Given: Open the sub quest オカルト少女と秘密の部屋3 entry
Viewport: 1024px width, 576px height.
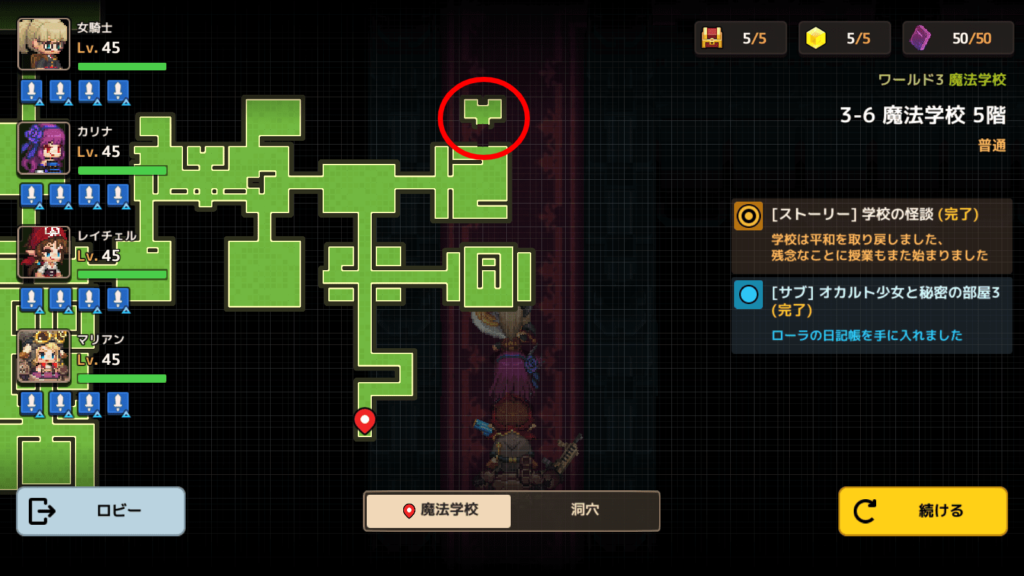Looking at the screenshot, I should [871, 315].
